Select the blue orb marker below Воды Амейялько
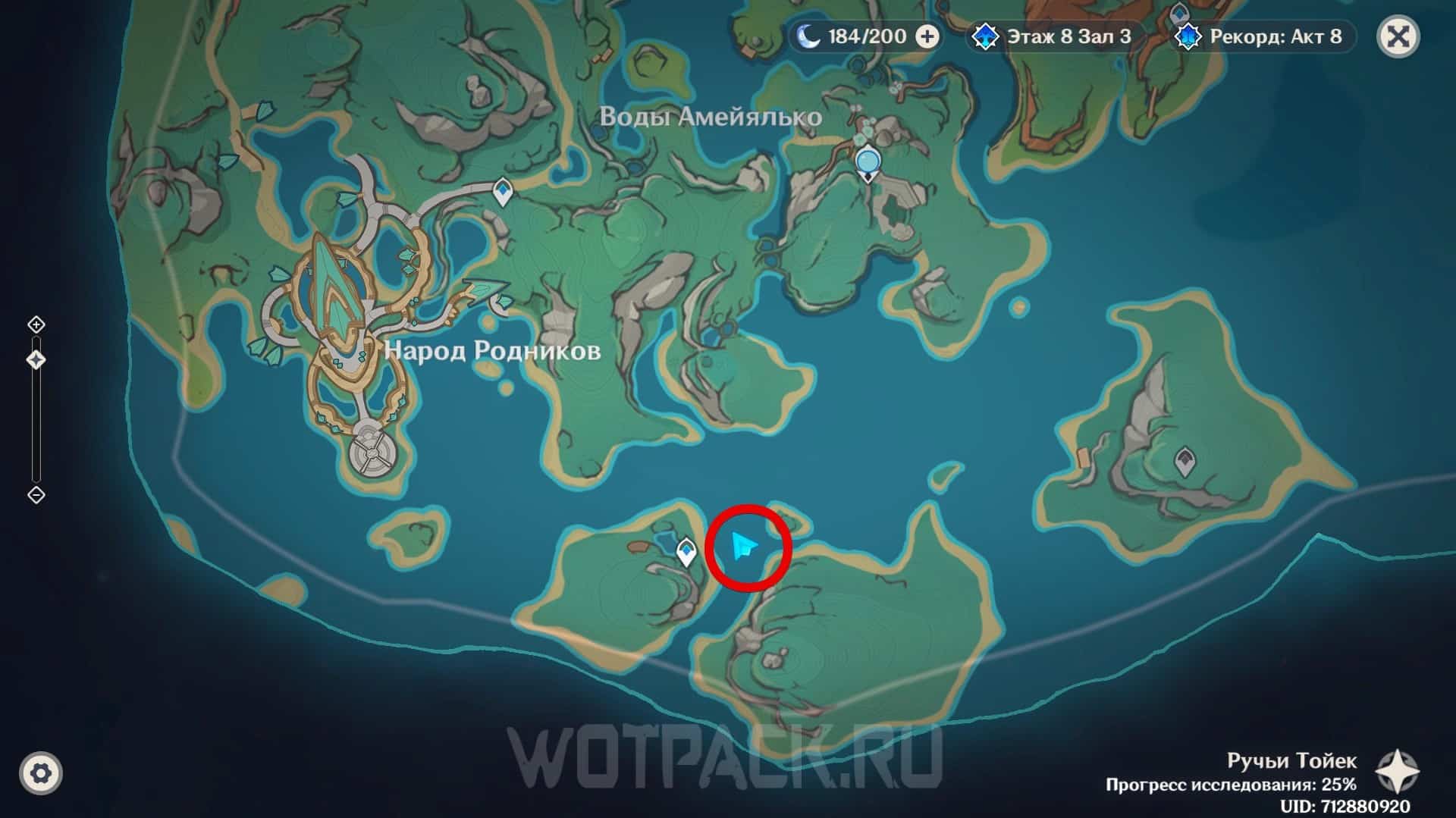This screenshot has height=818, width=1456. point(868,162)
